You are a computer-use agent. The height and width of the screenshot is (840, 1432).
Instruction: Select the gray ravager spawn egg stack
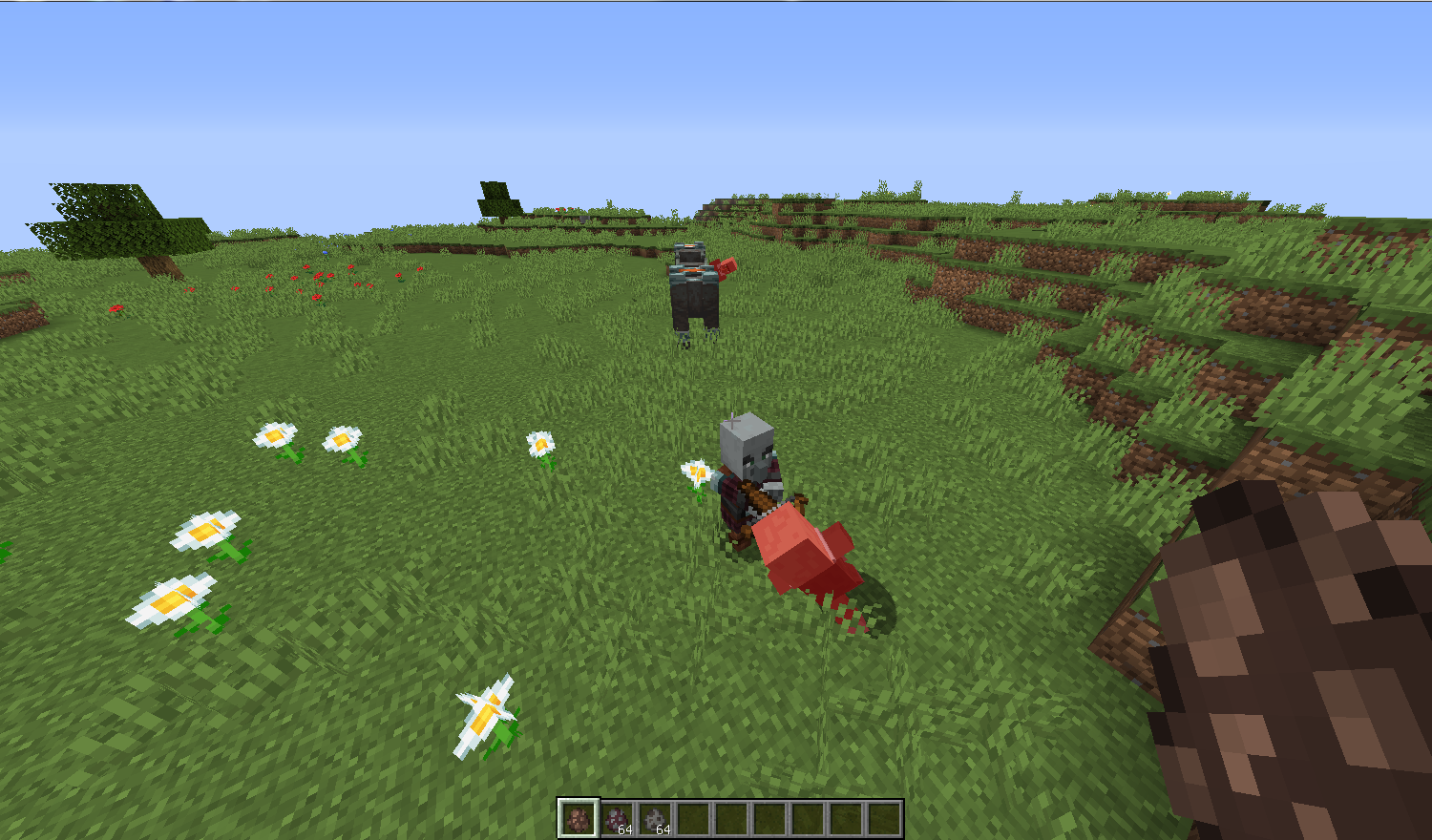651,817
